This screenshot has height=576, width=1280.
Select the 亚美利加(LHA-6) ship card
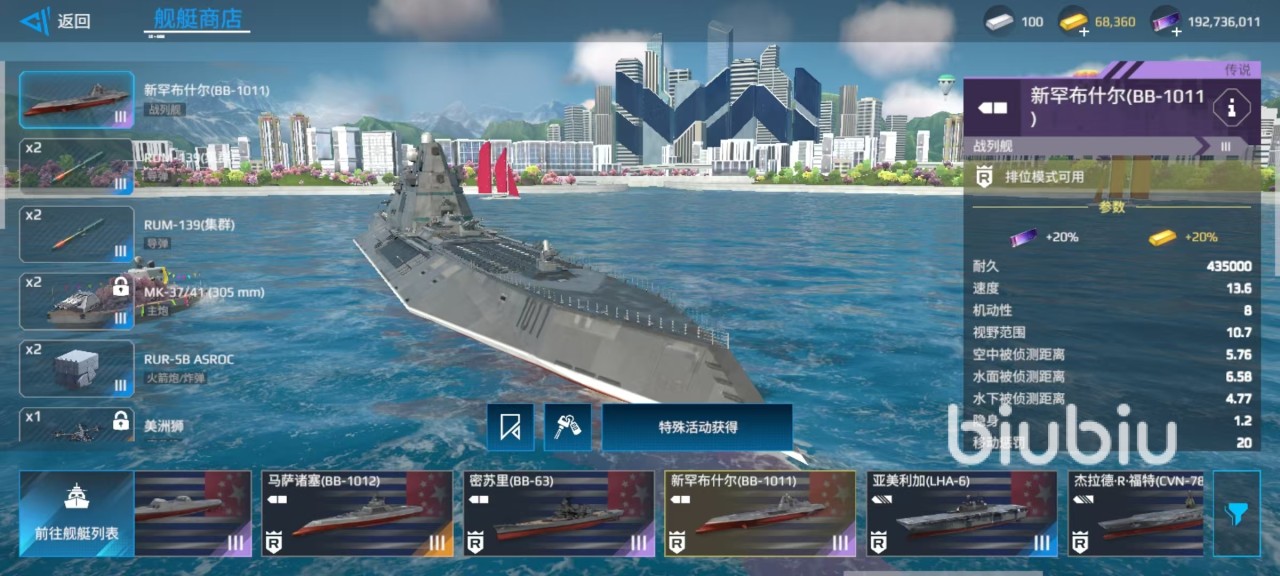click(960, 513)
